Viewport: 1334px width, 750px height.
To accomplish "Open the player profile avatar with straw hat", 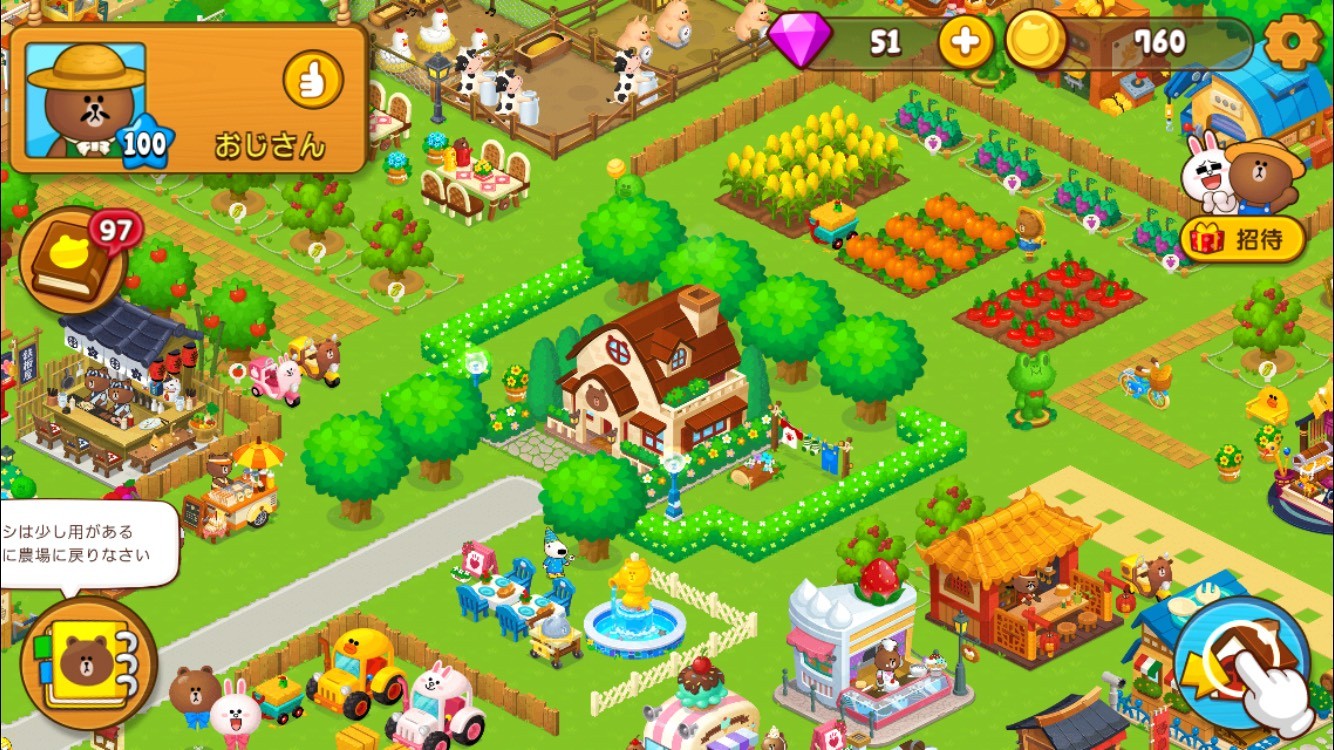I will click(86, 101).
